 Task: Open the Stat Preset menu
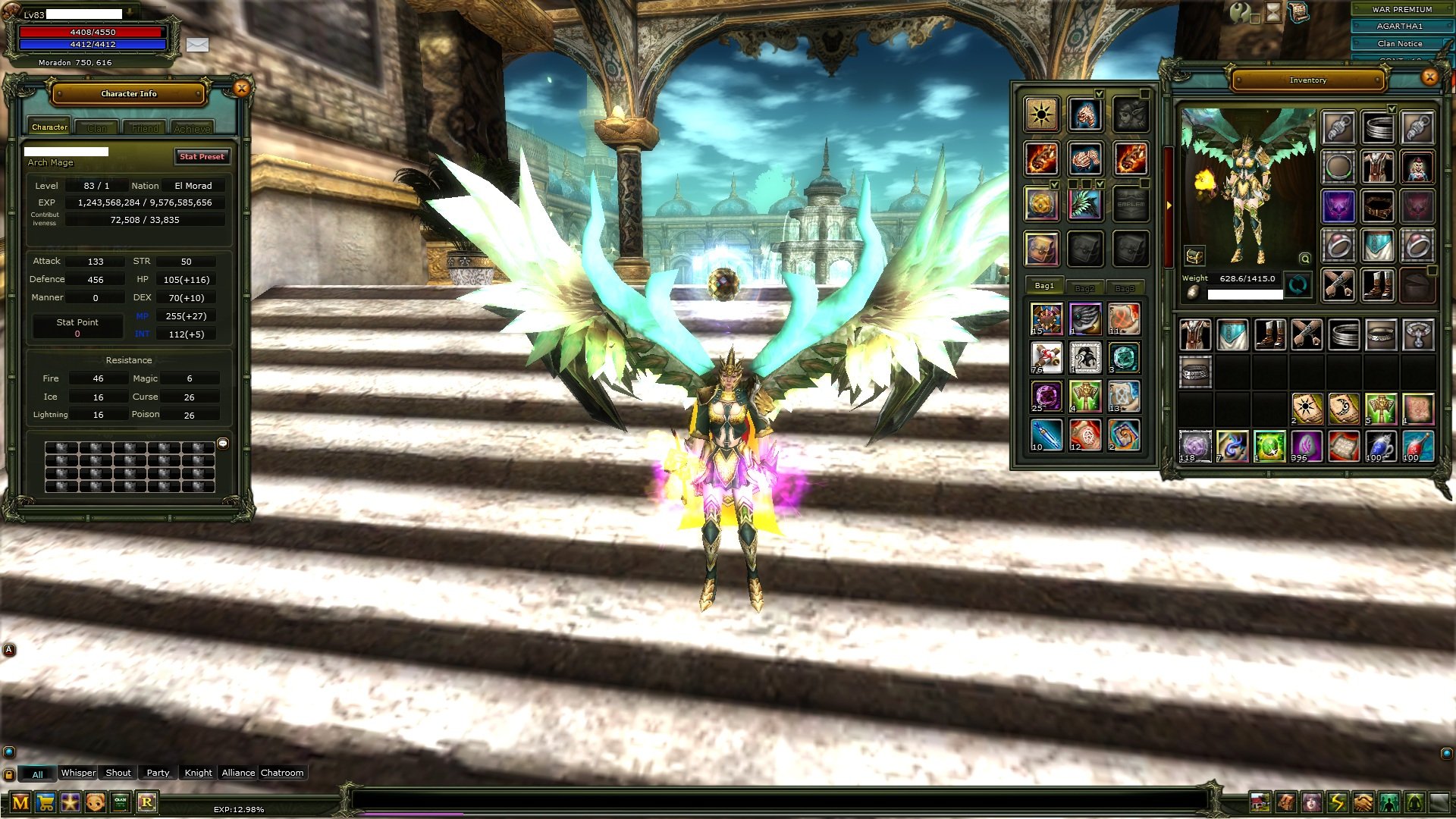pyautogui.click(x=202, y=156)
